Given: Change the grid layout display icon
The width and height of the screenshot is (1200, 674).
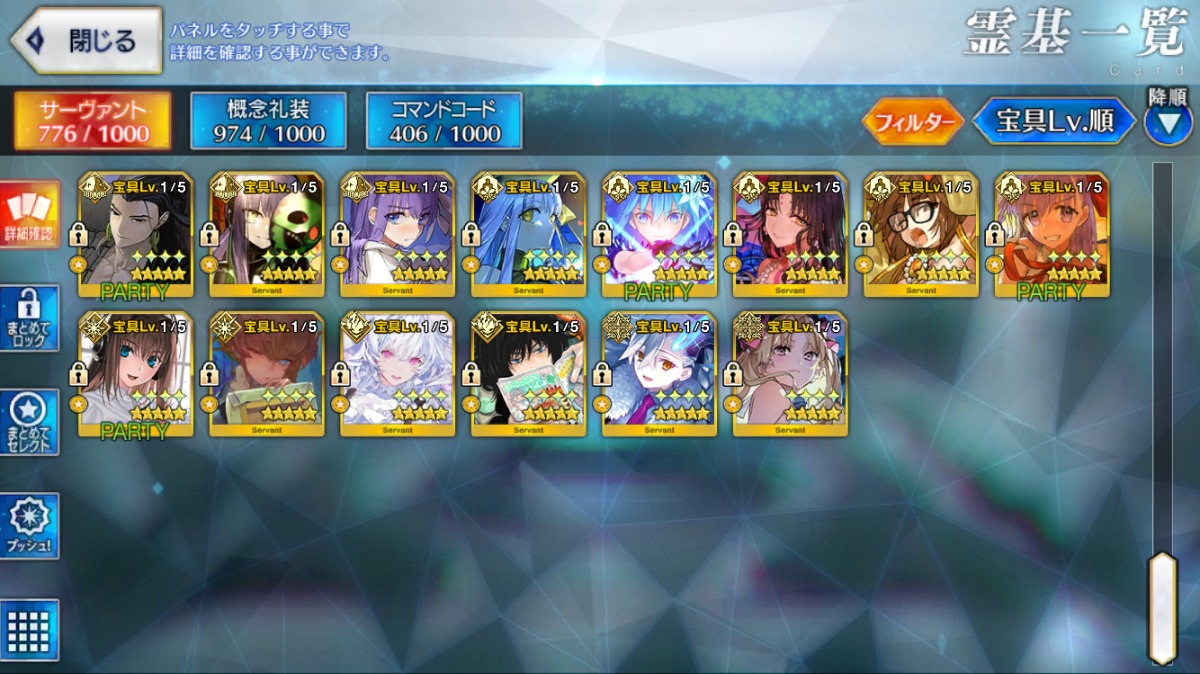Looking at the screenshot, I should coord(29,630).
